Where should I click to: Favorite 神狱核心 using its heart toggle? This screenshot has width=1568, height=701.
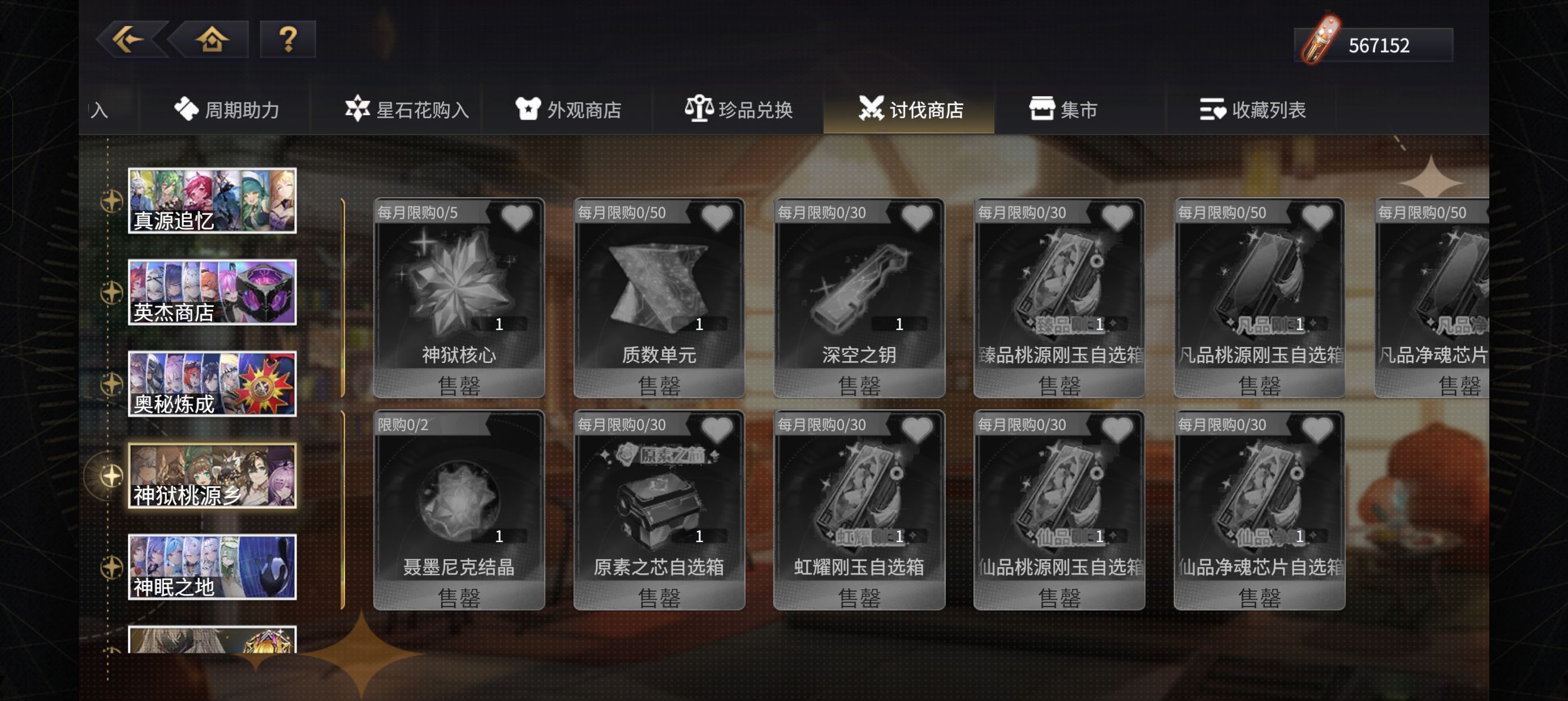click(518, 218)
